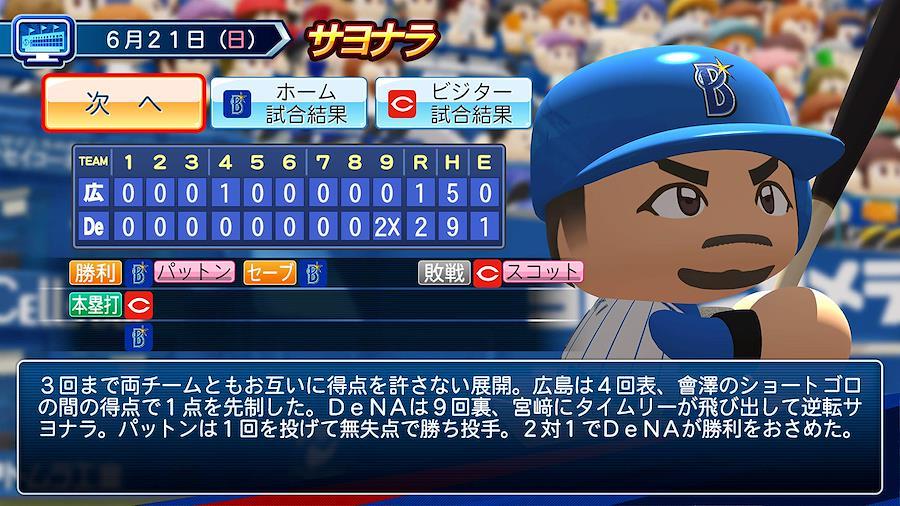Open ホーム試合結果 home game results
This screenshot has width=900, height=506.
pyautogui.click(x=289, y=103)
